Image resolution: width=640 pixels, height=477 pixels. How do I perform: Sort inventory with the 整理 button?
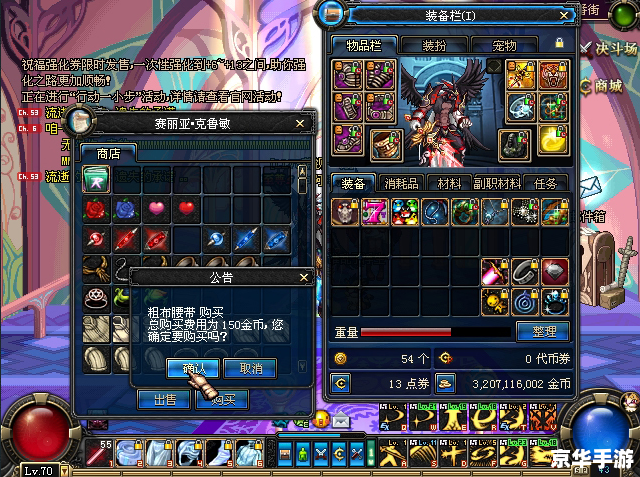[543, 331]
